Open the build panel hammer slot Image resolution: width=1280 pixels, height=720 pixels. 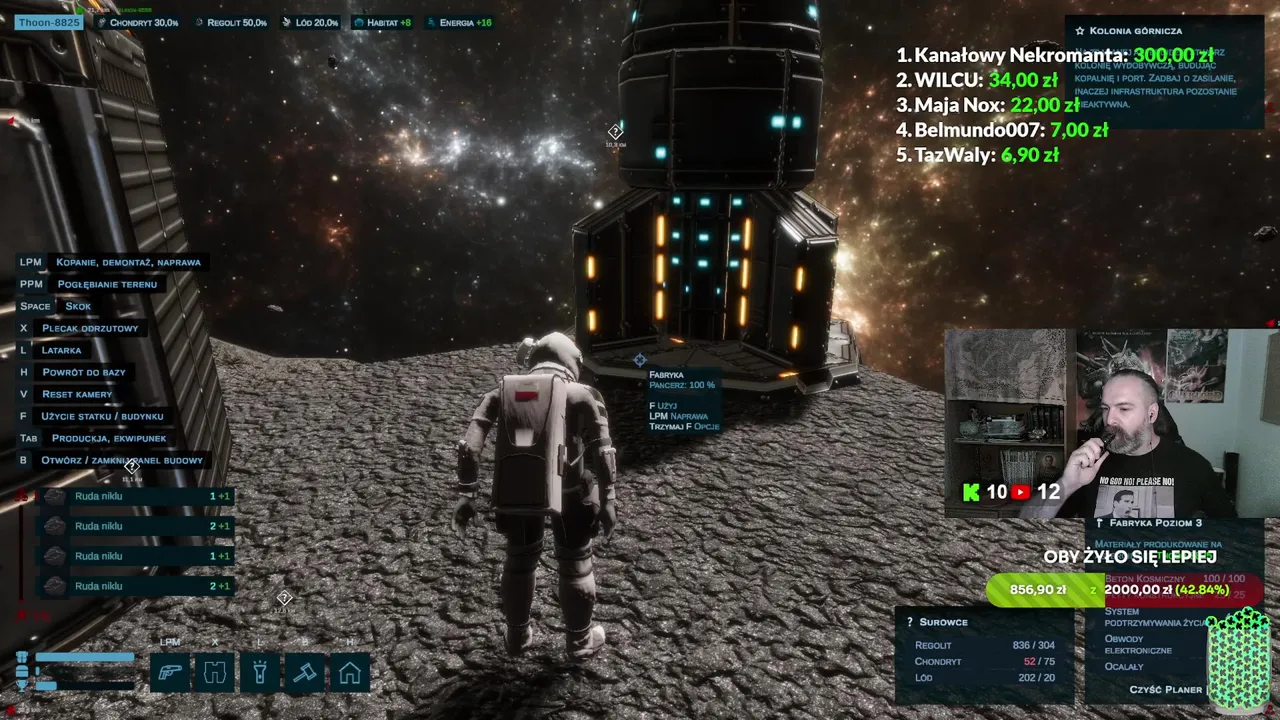pos(305,672)
